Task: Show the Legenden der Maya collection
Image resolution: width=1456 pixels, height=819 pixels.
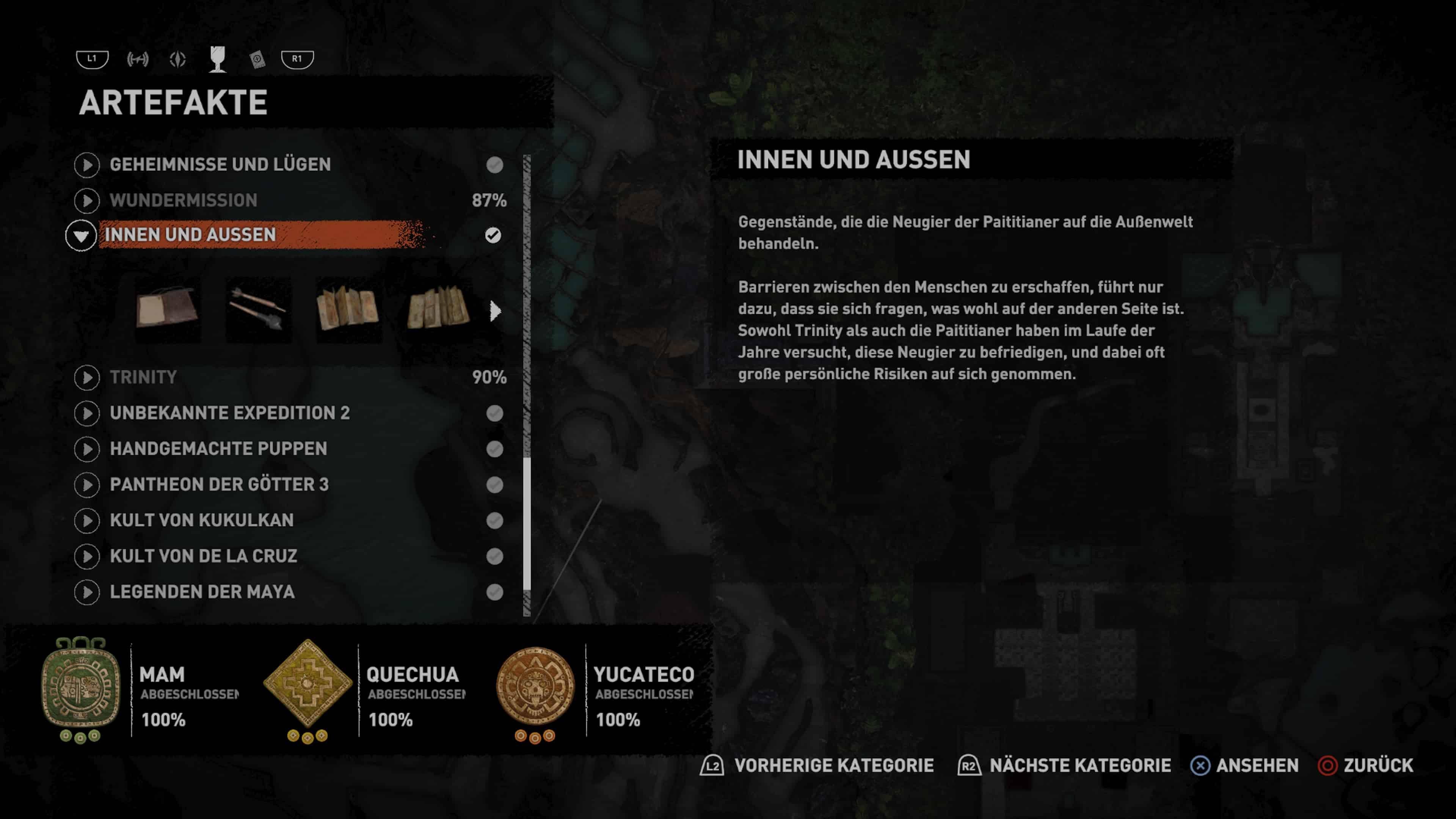Action: 202,592
